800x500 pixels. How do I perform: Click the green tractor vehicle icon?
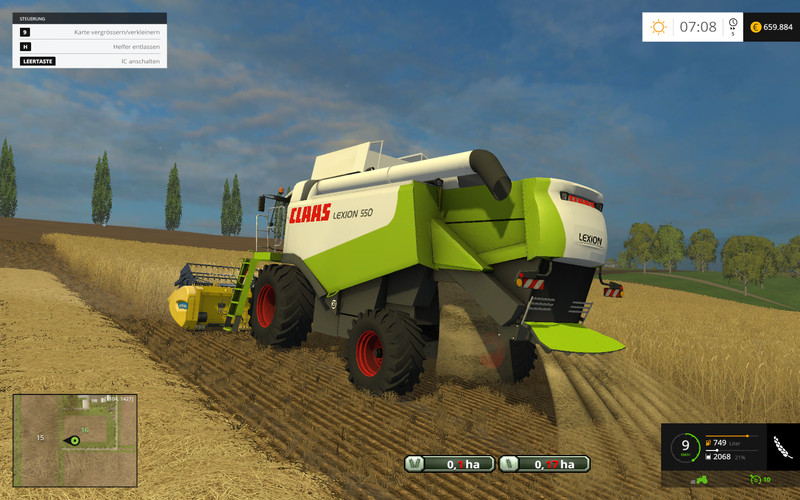pyautogui.click(x=702, y=480)
